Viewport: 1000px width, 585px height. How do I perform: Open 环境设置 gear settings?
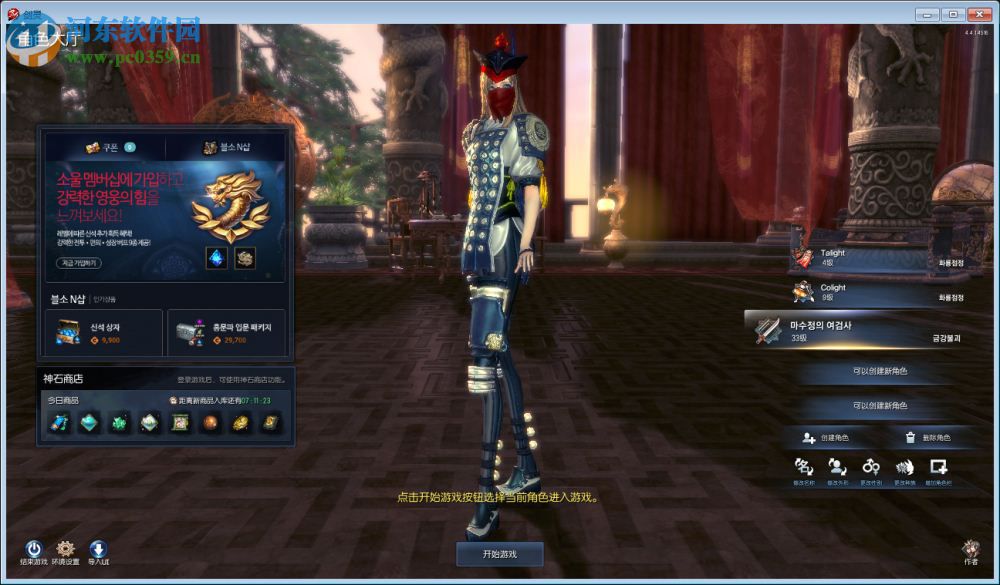point(66,551)
